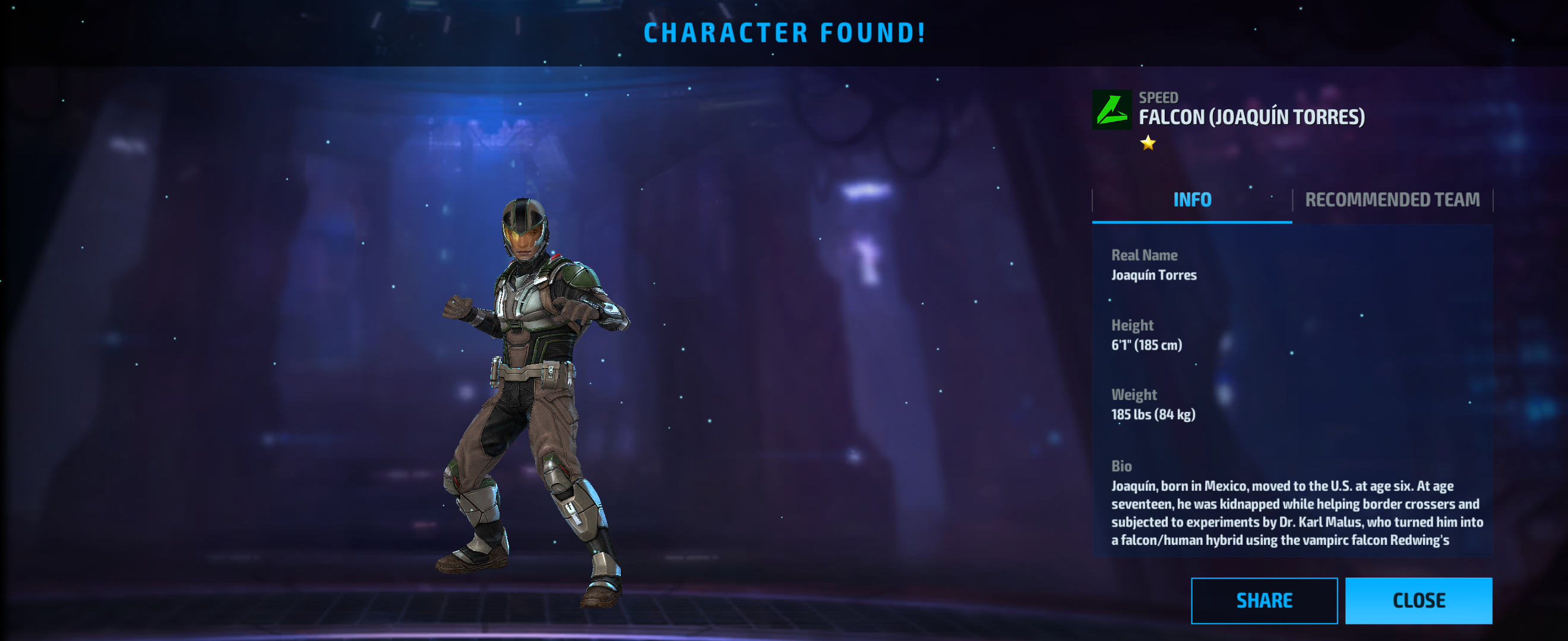Select the single star under Falcon's name
Viewport: 1568px width, 641px height.
(x=1147, y=145)
